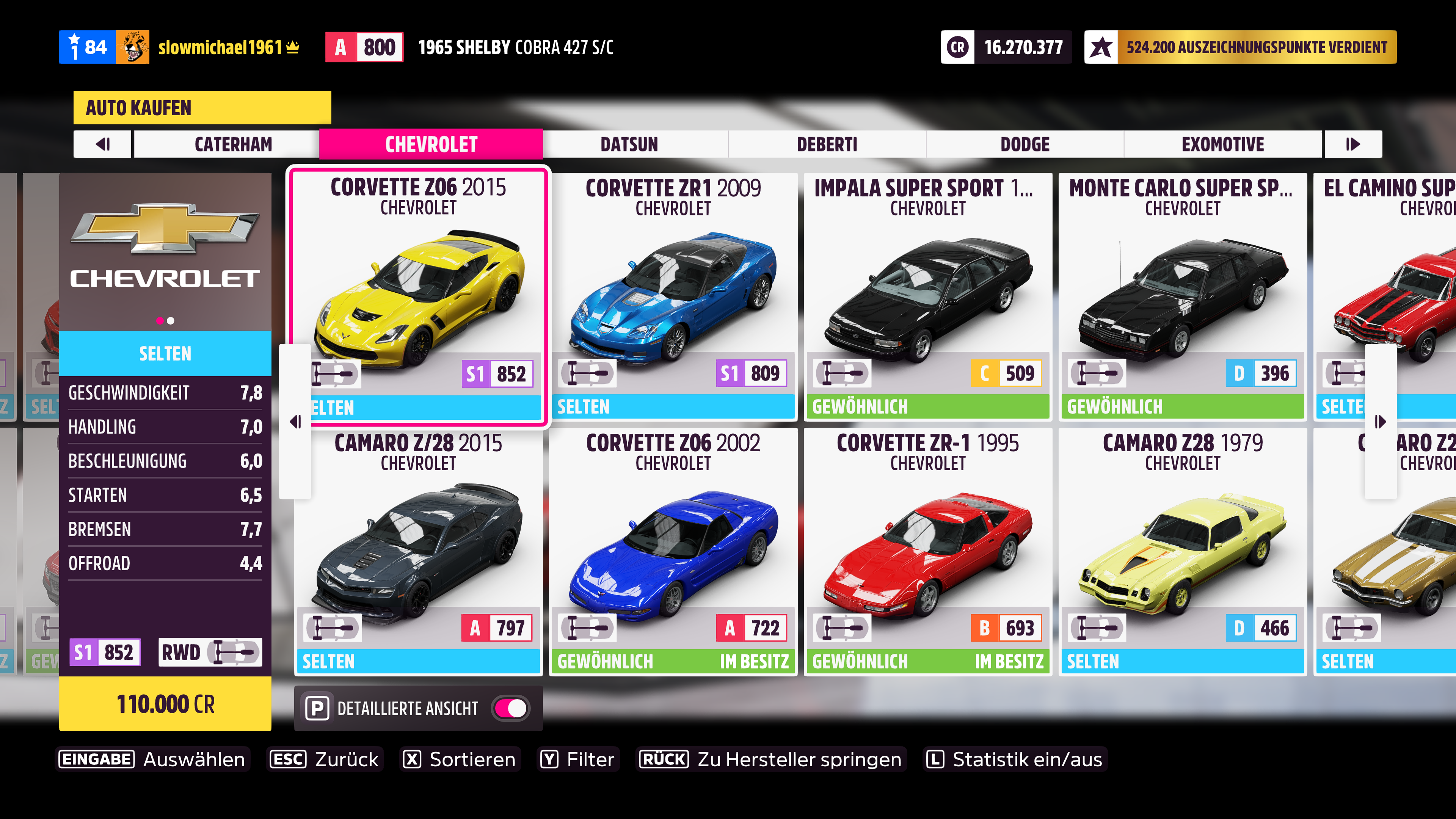Click the A 800 performance rating badge
This screenshot has height=819, width=1456.
point(364,47)
